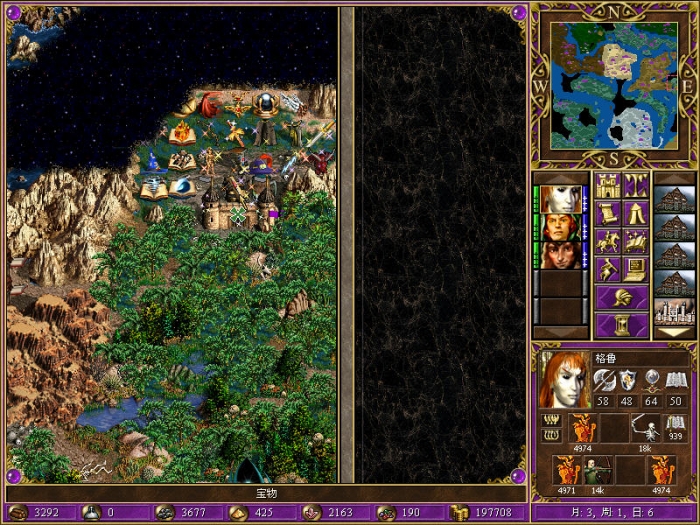Select the brown-haired hero portrait in hero list
Viewport: 700px width, 525px height.
[561, 255]
